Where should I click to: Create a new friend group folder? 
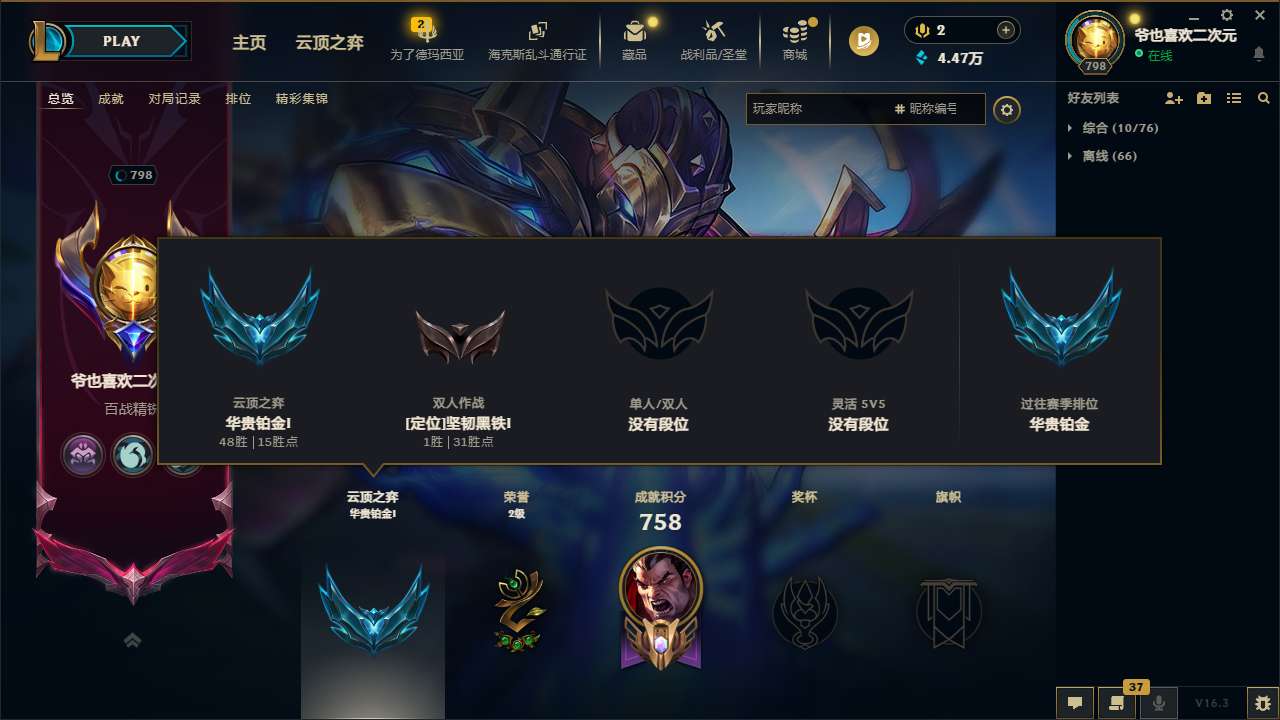(x=1202, y=98)
